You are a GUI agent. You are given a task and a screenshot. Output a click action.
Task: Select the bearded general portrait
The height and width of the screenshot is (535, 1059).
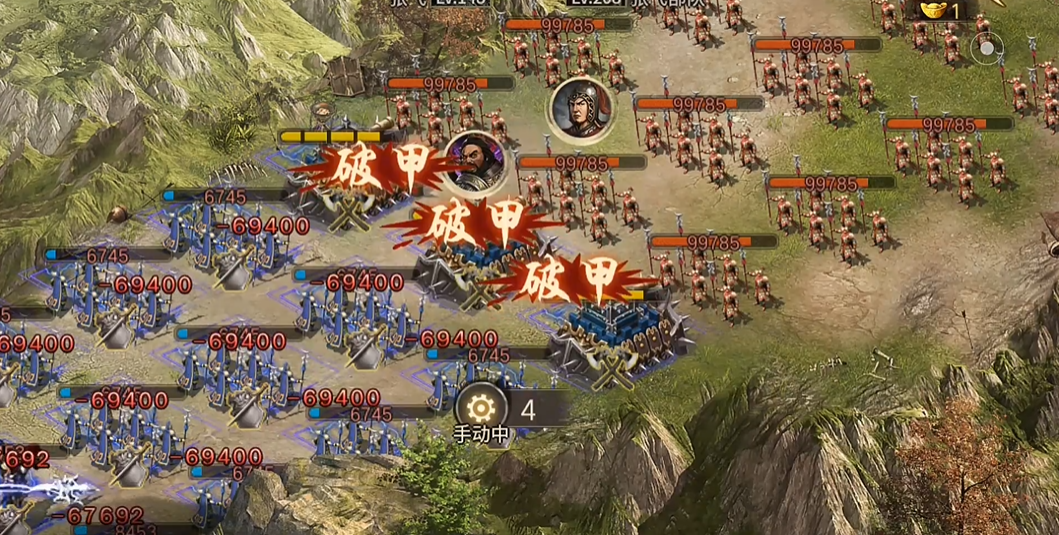pos(475,163)
